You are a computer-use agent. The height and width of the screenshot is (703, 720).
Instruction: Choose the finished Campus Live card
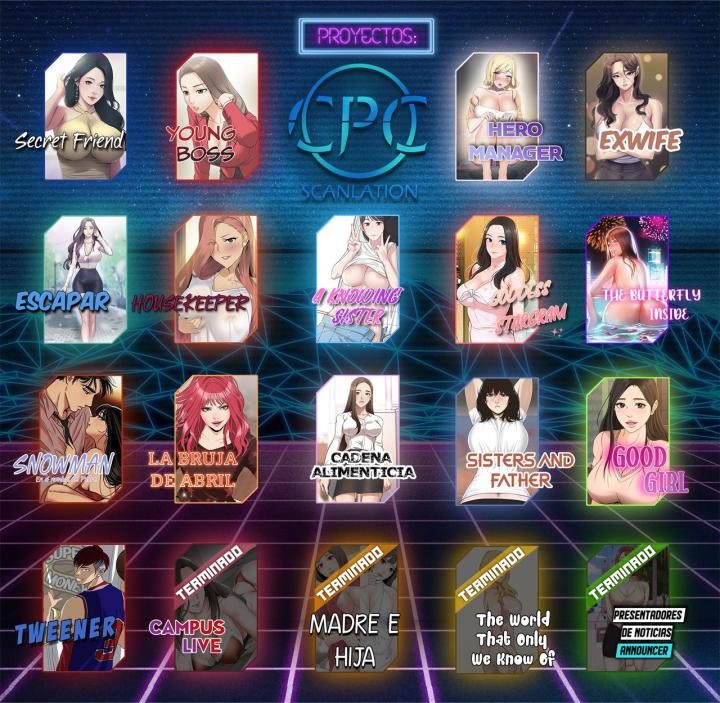[216, 606]
